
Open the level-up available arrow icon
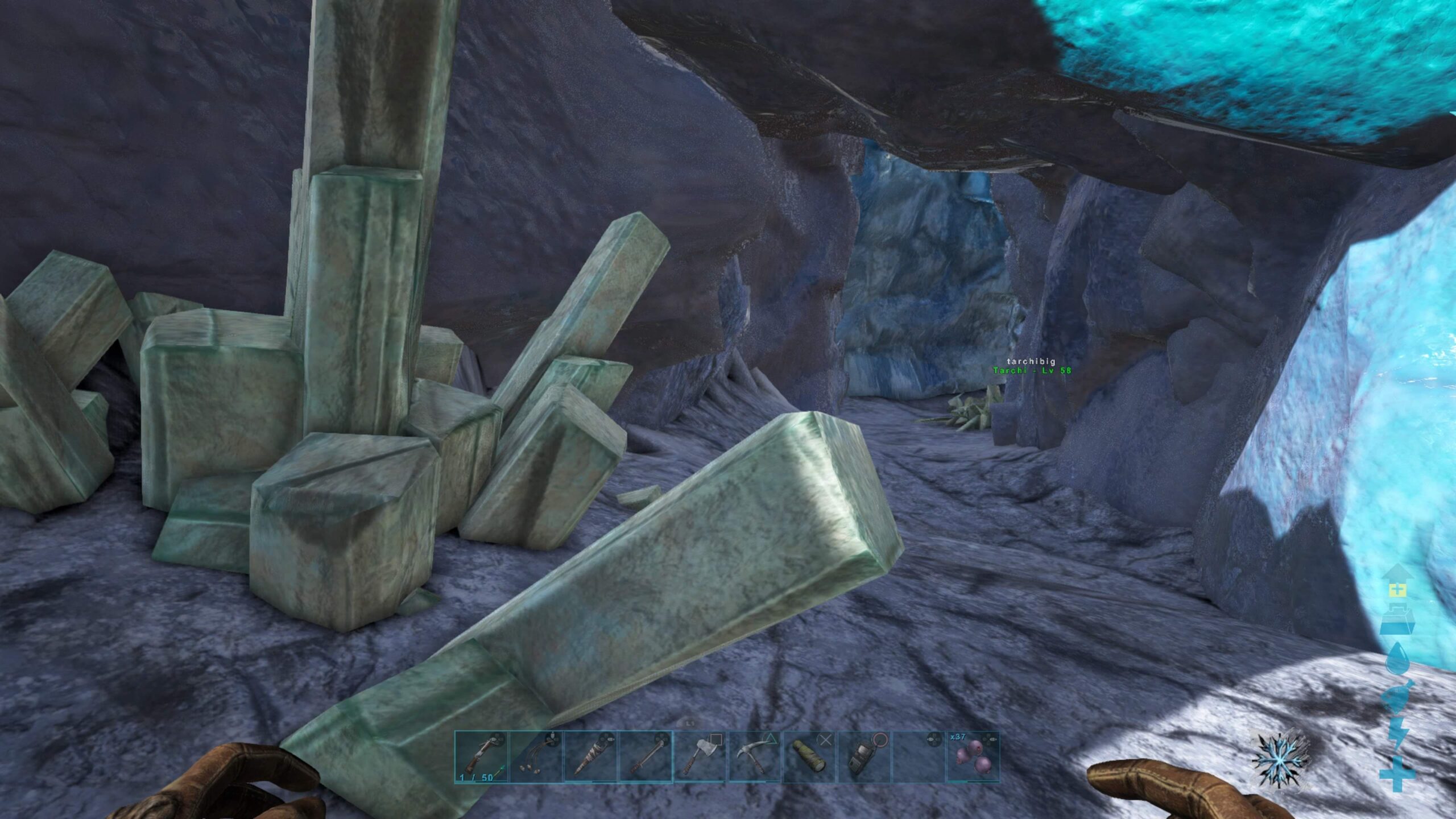(x=1396, y=587)
